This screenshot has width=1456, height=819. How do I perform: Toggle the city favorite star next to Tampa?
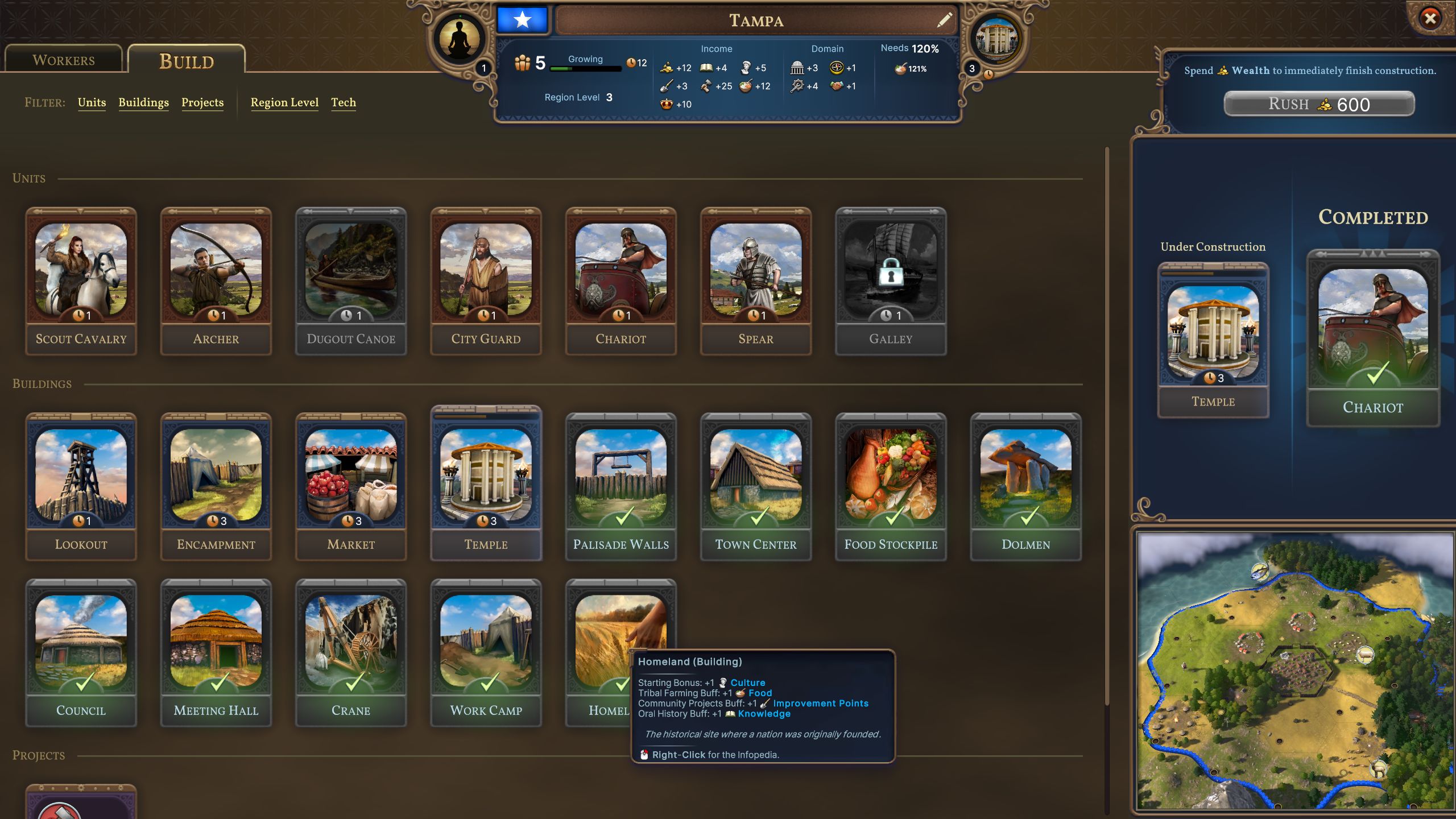click(x=523, y=19)
